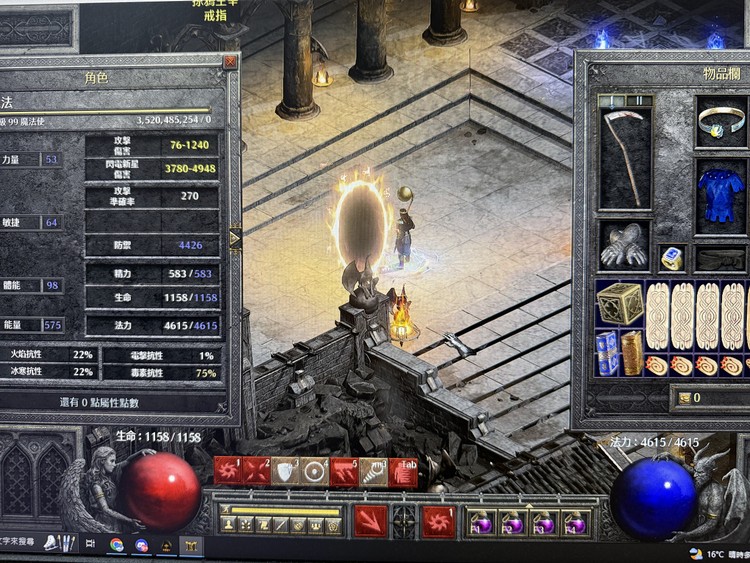Viewport: 750px width, 563px height.
Task: Expand the character panel side arrow
Action: click(x=235, y=239)
